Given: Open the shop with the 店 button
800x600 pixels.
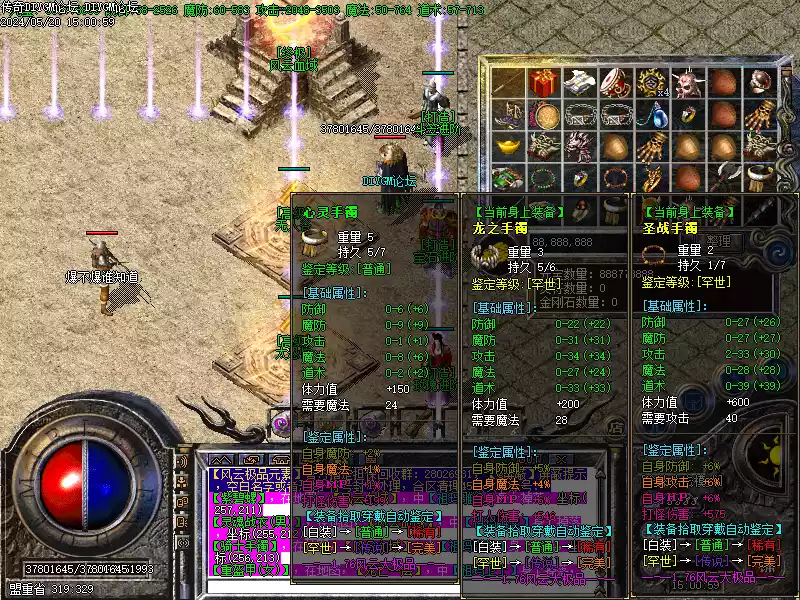Looking at the screenshot, I should coord(618,426).
